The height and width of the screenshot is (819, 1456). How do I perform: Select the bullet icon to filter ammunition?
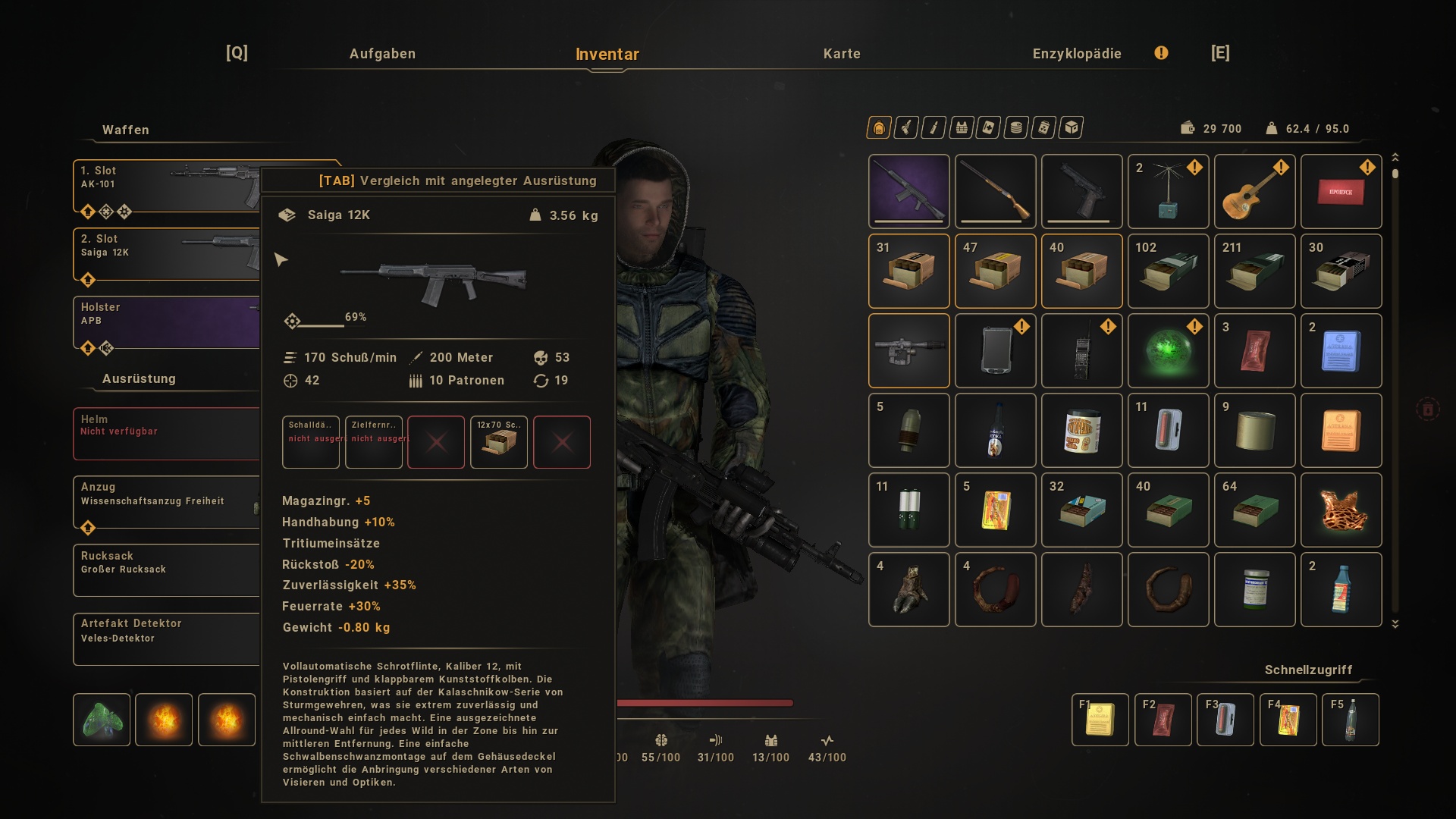pyautogui.click(x=933, y=127)
